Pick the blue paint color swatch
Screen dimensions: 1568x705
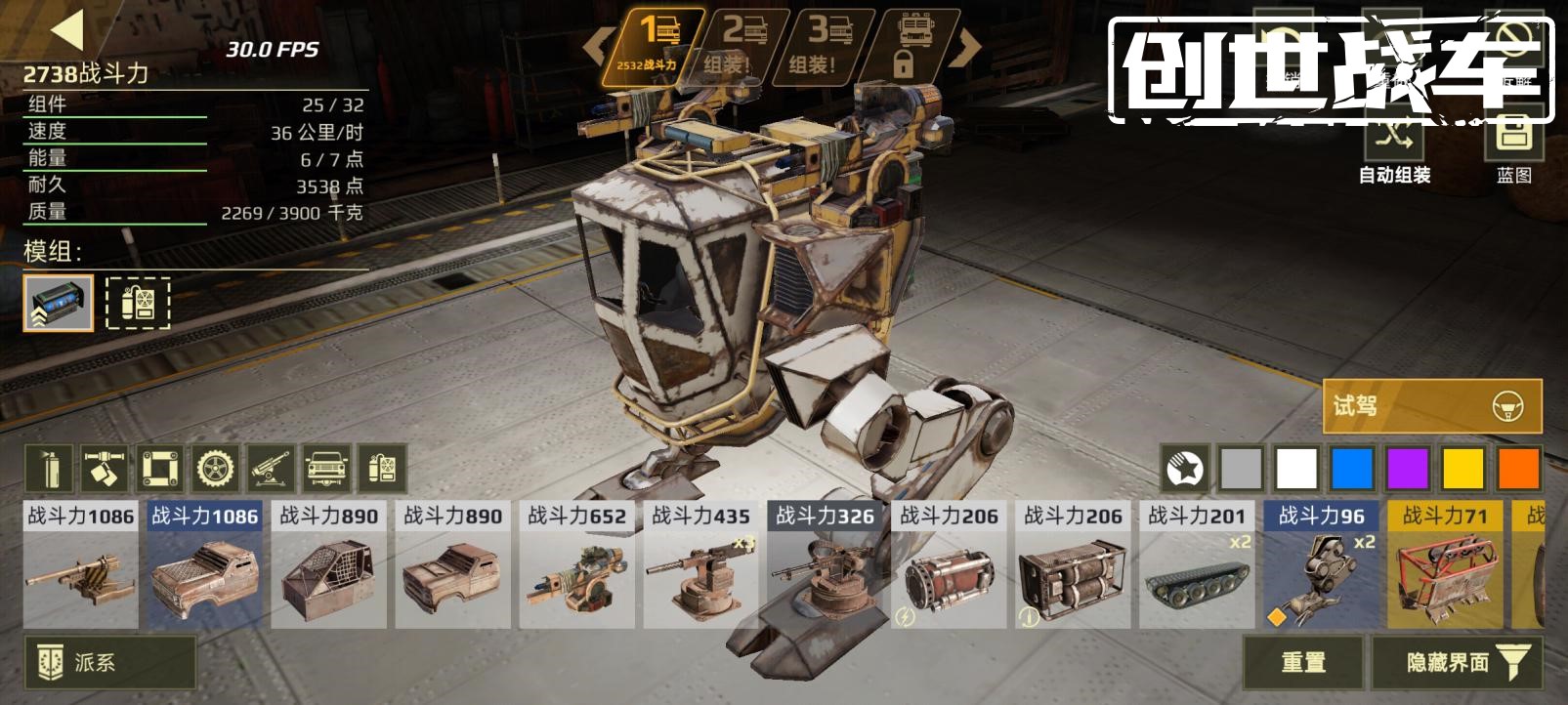(1353, 469)
